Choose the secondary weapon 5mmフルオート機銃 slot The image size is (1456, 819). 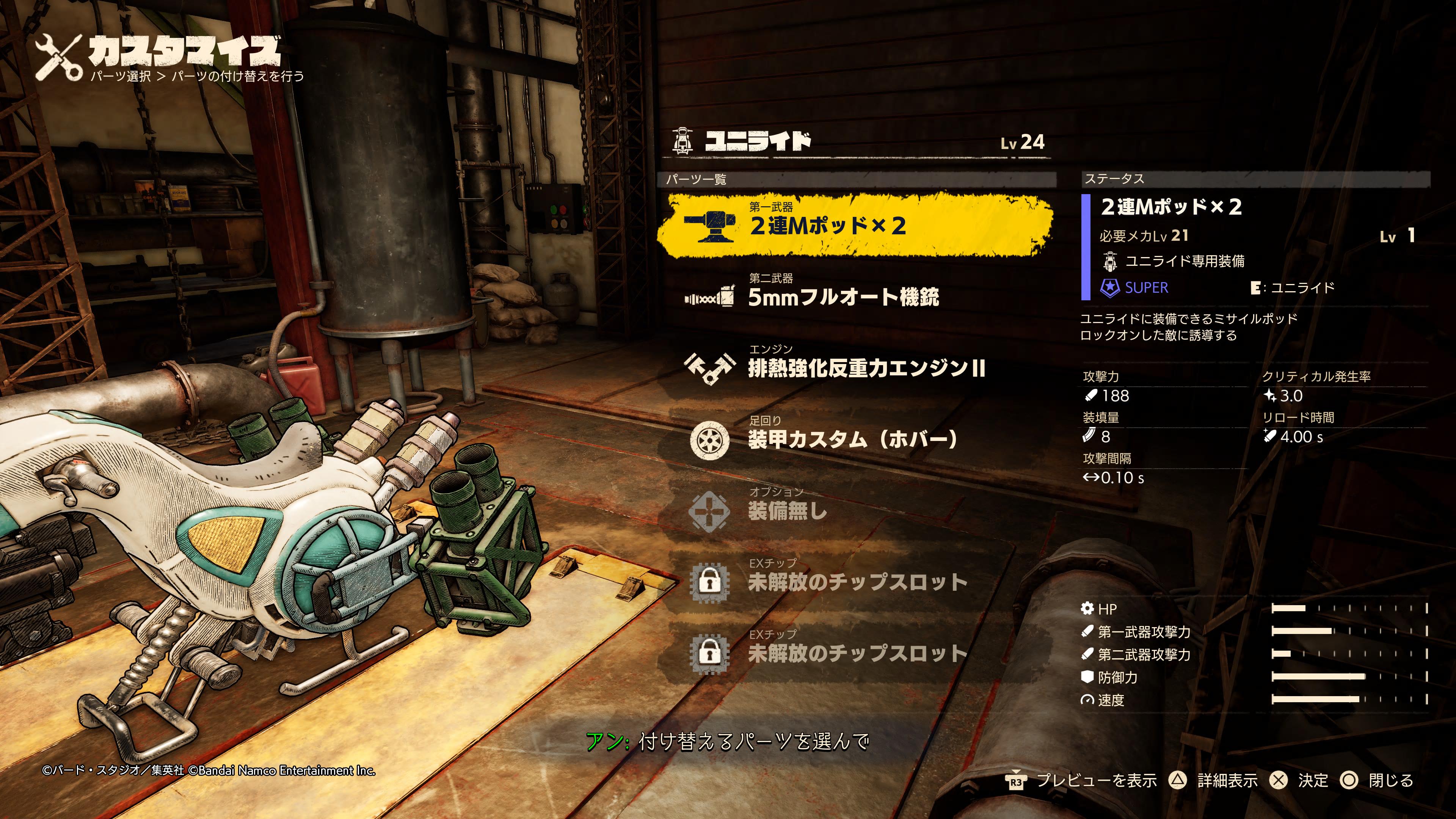[842, 296]
